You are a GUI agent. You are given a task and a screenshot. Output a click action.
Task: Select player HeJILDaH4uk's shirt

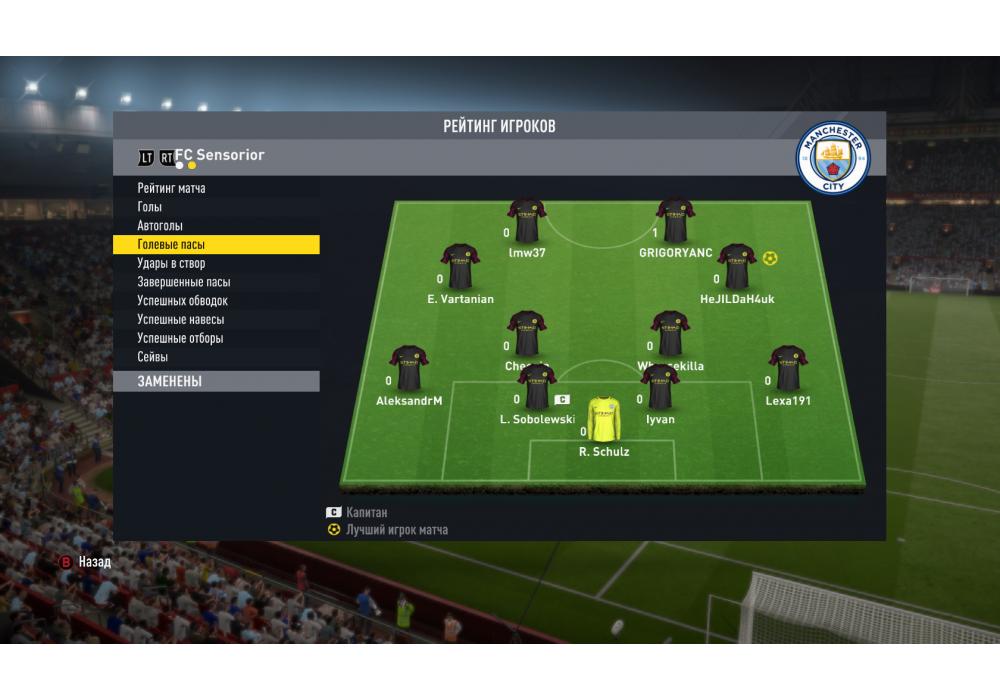737,267
